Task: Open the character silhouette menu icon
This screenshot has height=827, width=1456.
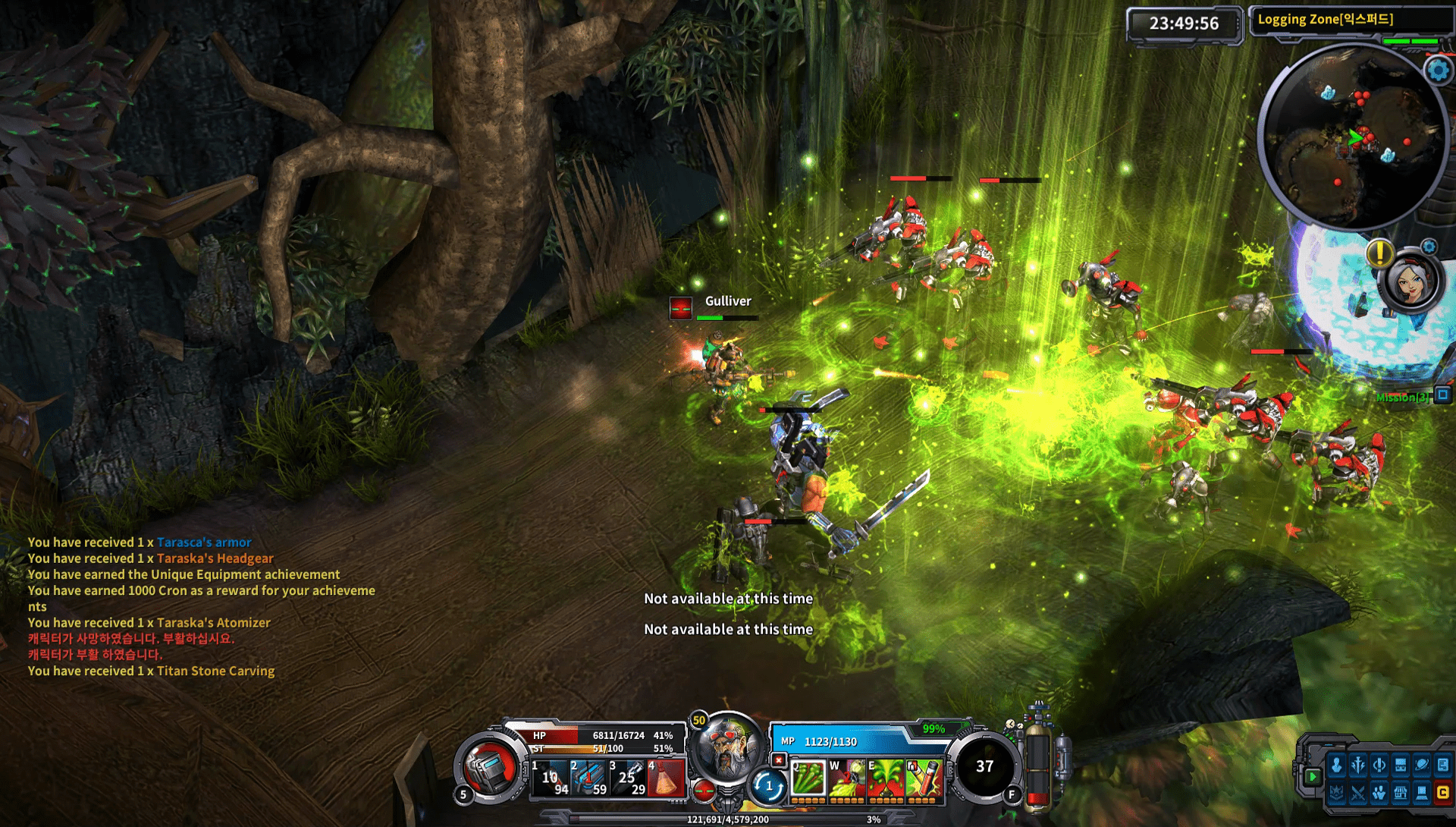Action: pyautogui.click(x=1336, y=766)
